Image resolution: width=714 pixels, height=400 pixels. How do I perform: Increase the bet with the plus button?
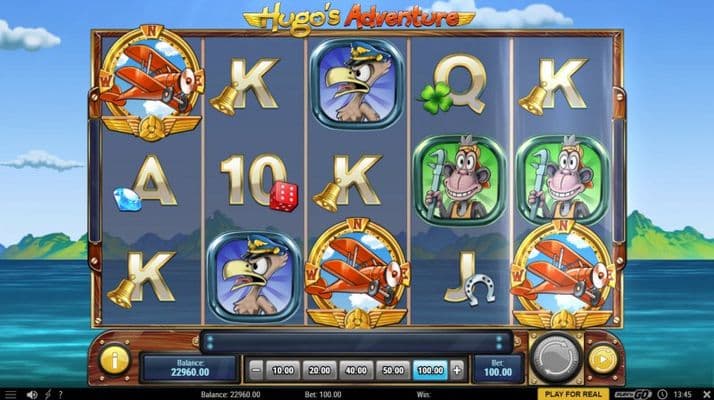(x=458, y=370)
